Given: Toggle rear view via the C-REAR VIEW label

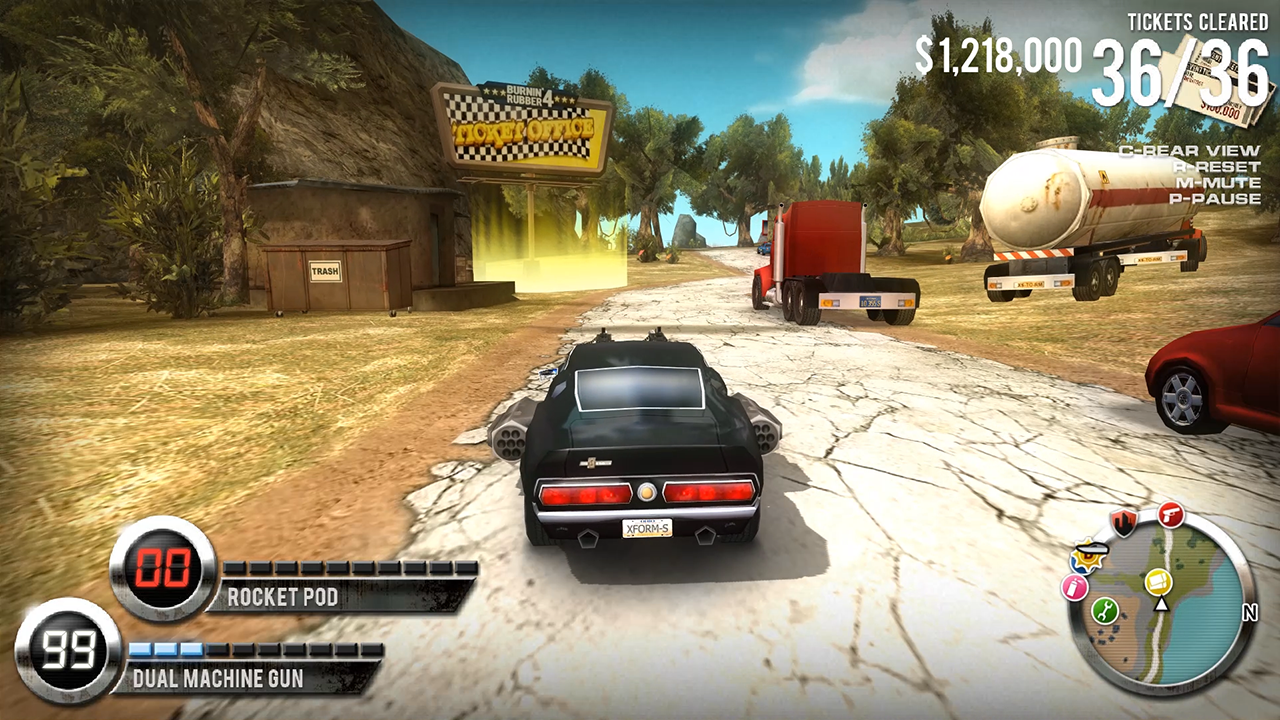Looking at the screenshot, I should click(1189, 151).
